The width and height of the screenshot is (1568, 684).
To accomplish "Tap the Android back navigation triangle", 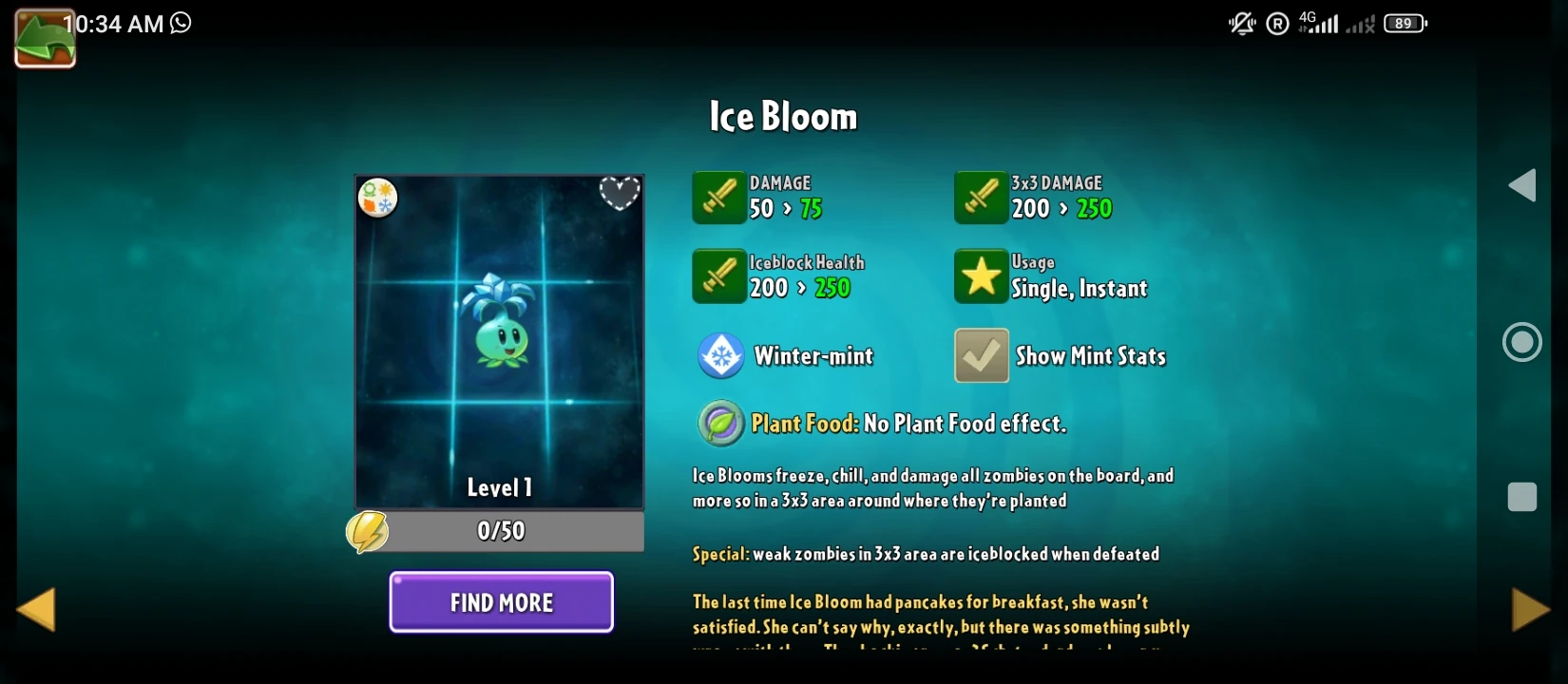I will [x=1522, y=186].
